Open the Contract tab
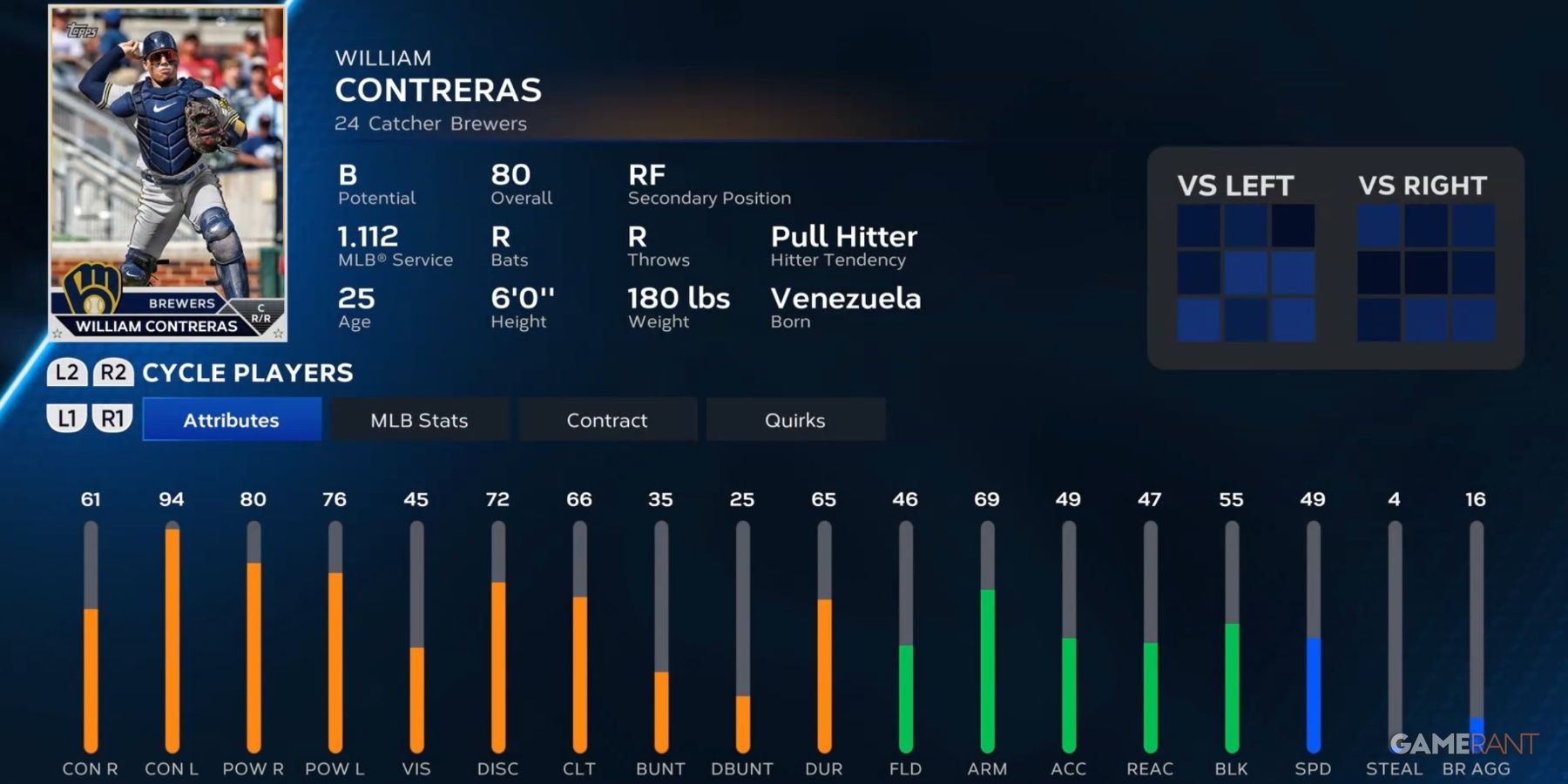Screen dimensions: 1568x784 (608, 419)
